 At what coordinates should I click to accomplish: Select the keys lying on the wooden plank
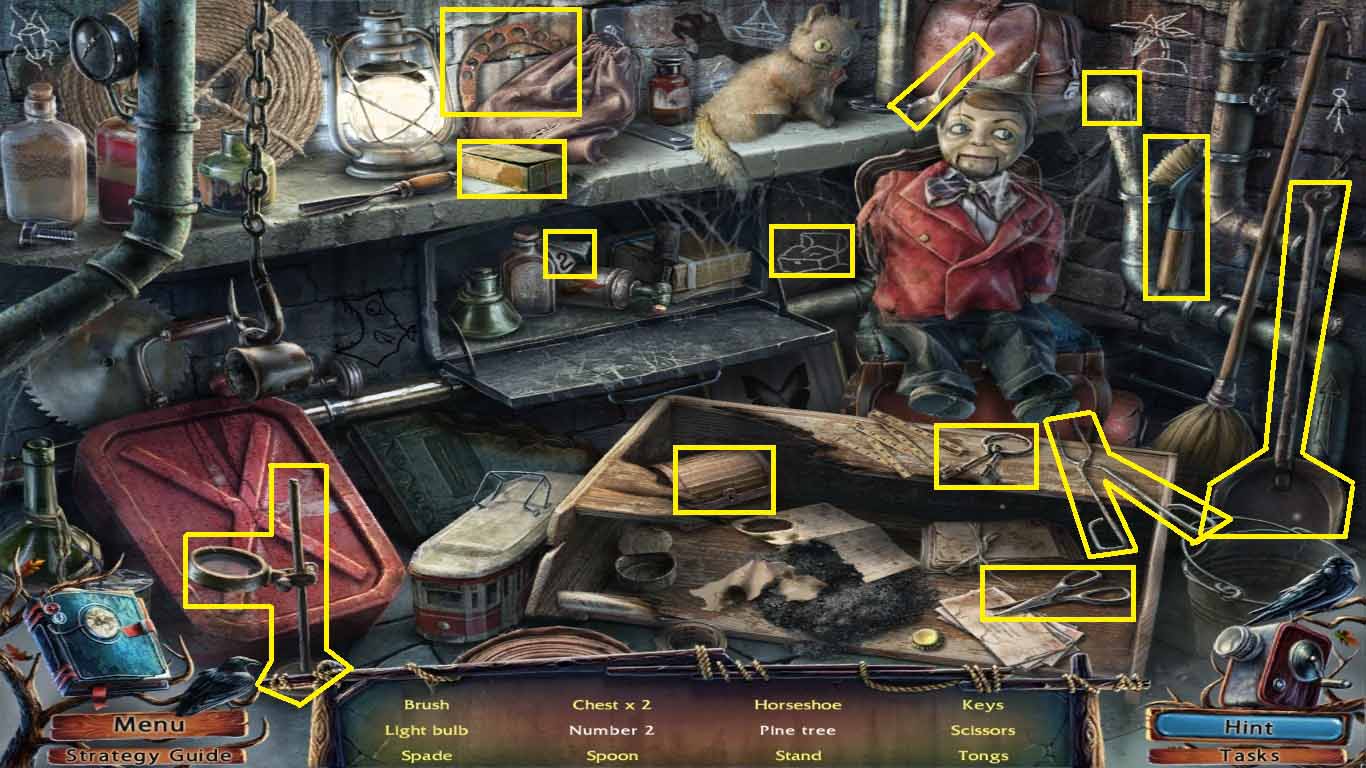pyautogui.click(x=988, y=455)
